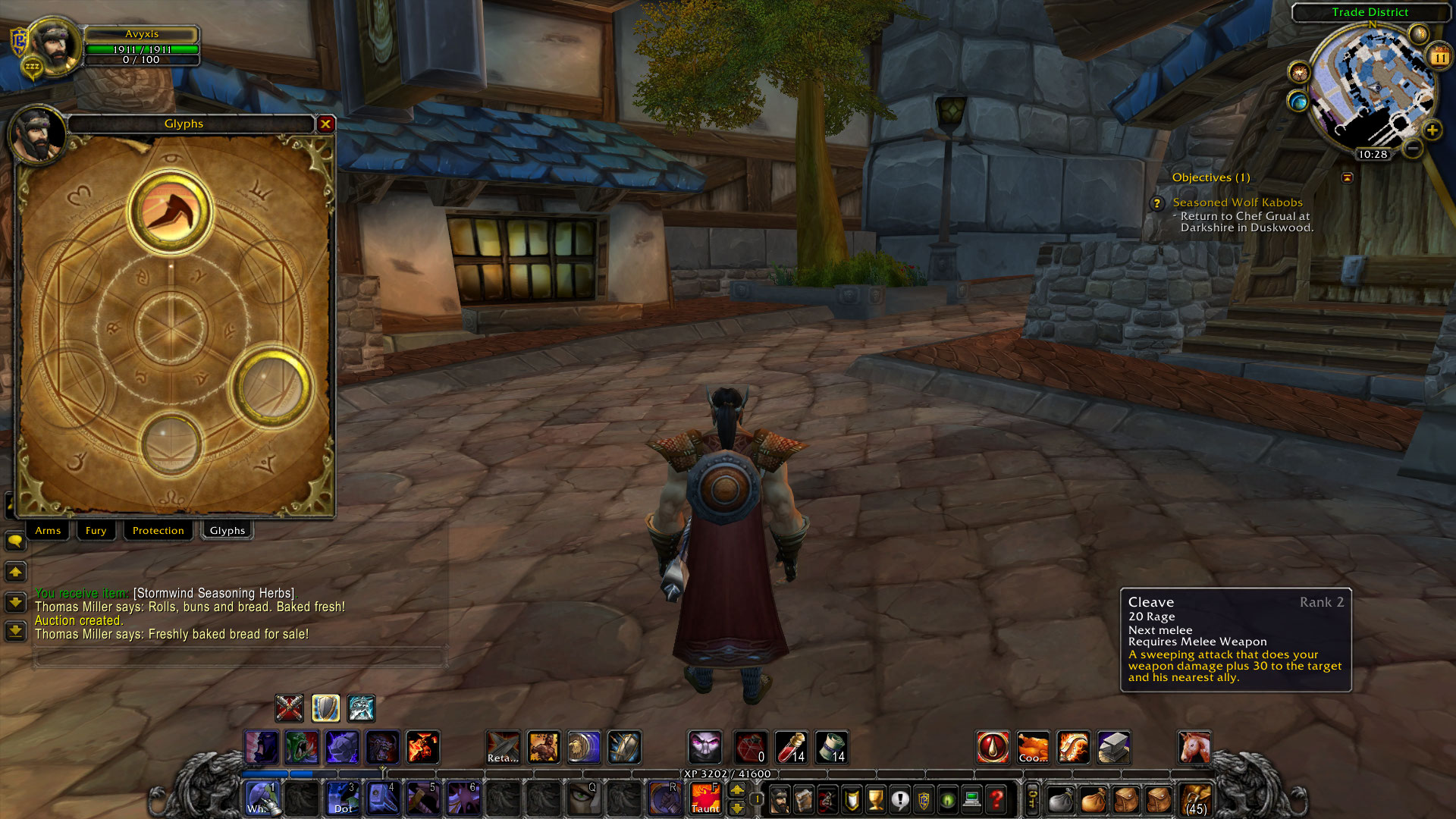Toggle minimap tracking options
This screenshot has width=1456, height=819.
[x=1300, y=73]
